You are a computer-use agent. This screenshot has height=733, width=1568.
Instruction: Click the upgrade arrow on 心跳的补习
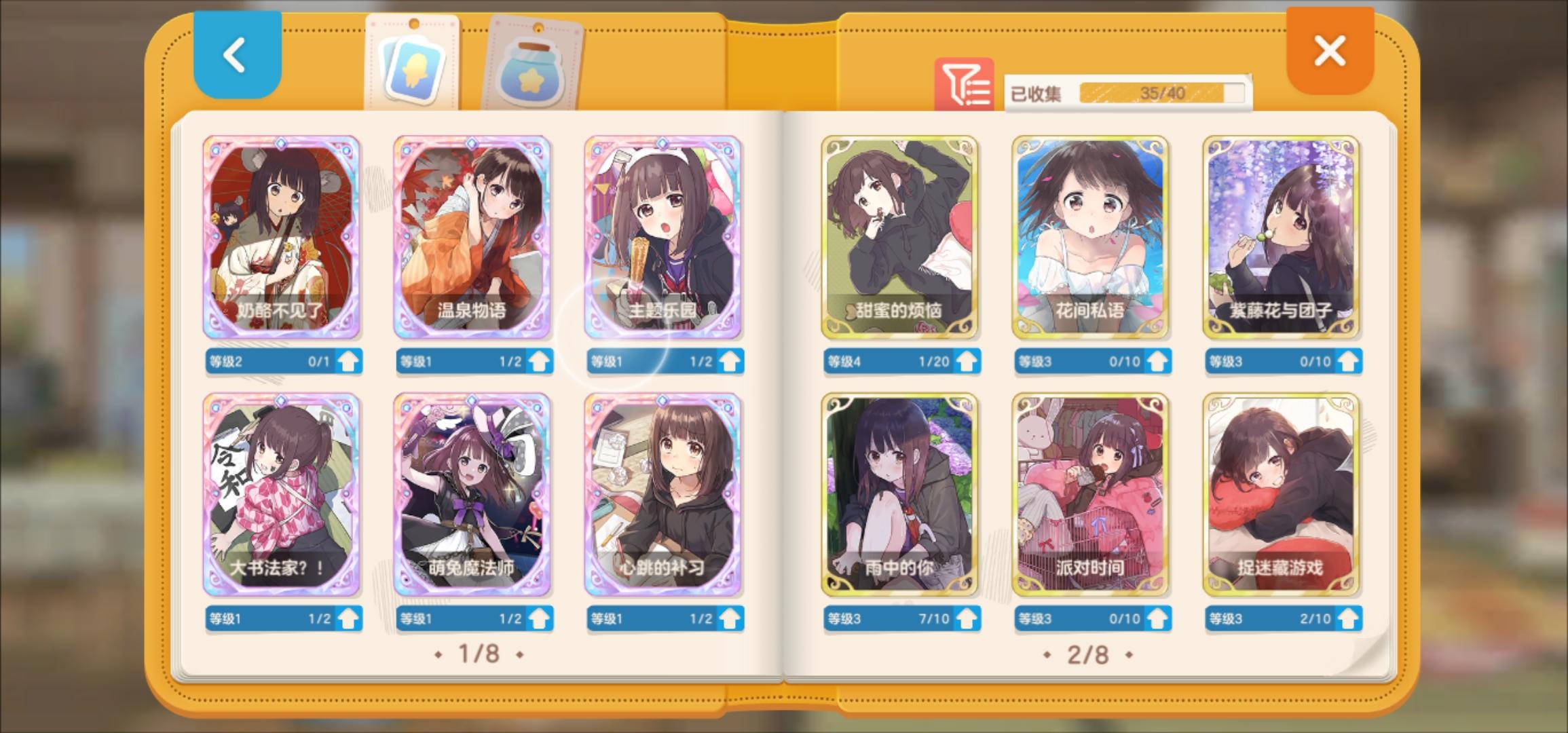tap(731, 618)
